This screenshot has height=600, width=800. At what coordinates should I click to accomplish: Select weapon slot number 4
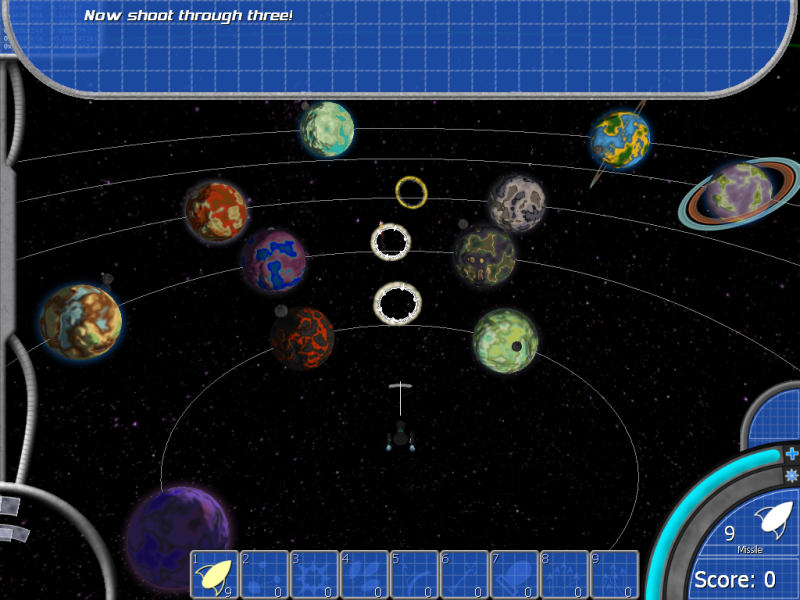click(x=364, y=575)
